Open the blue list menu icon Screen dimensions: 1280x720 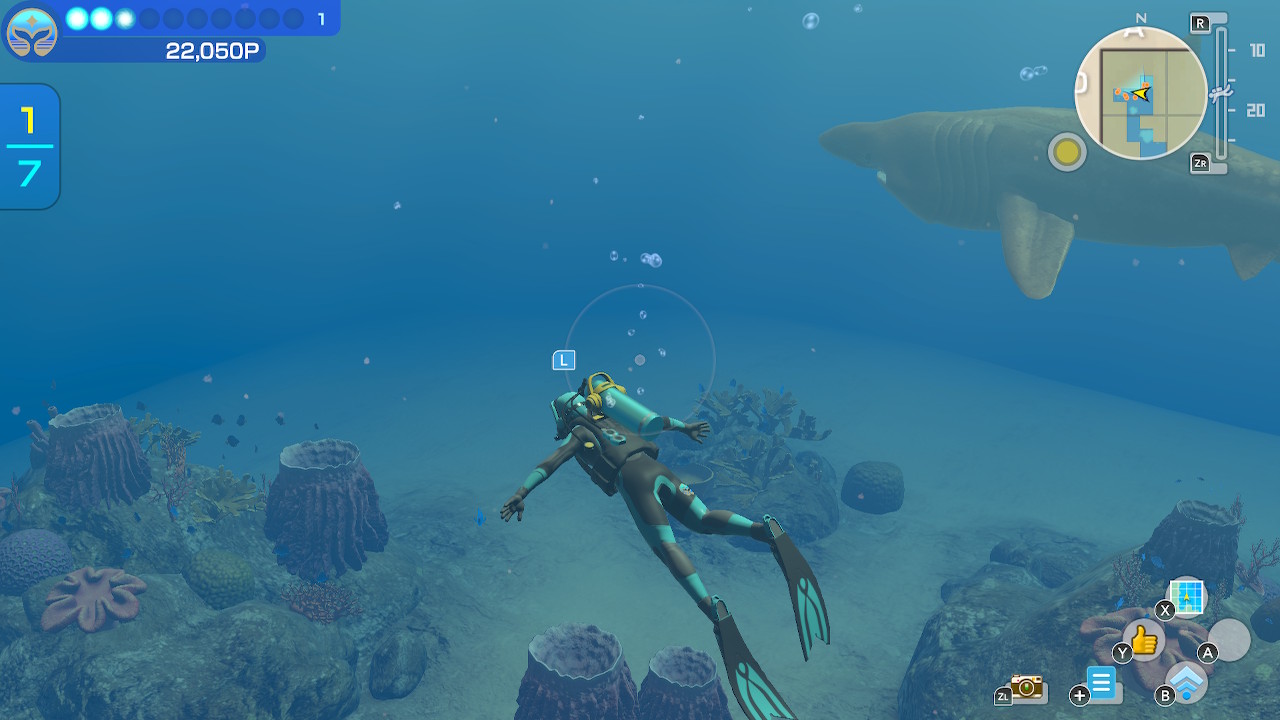[1102, 684]
